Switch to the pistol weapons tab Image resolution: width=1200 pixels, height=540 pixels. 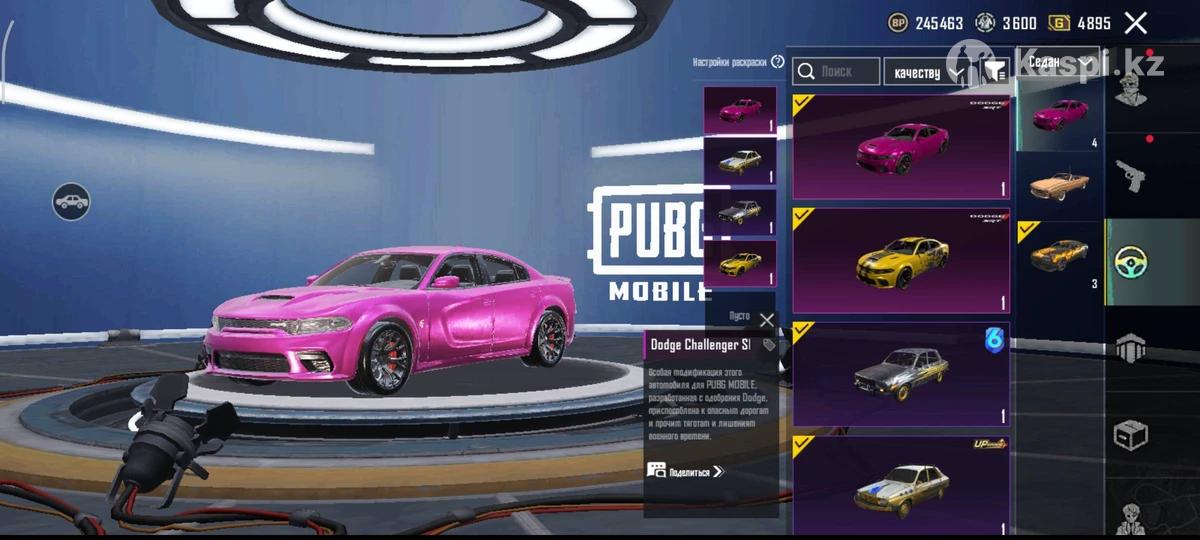[x=1131, y=176]
